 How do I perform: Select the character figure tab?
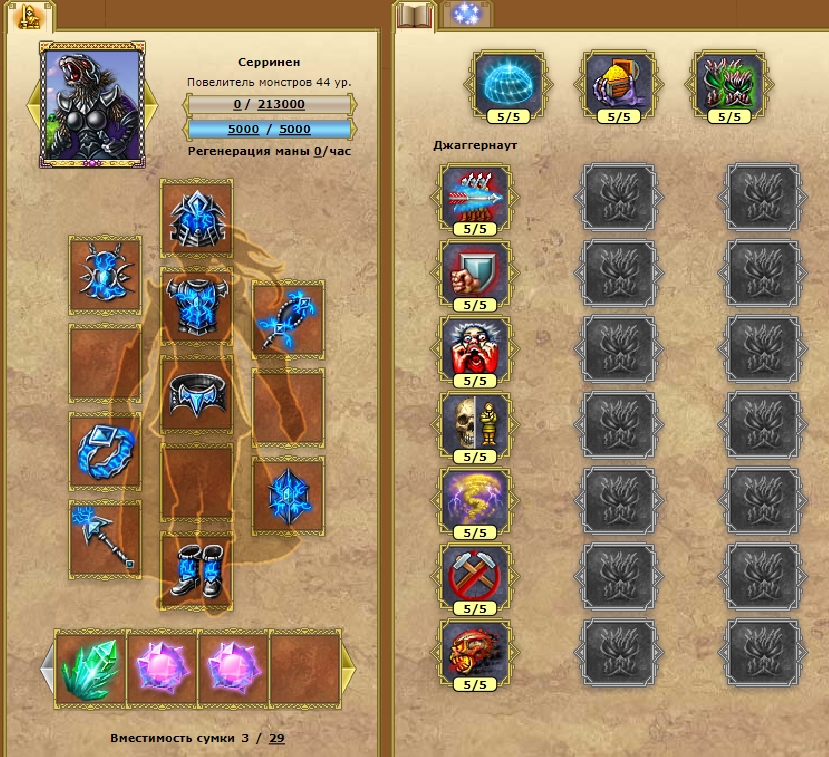29,16
